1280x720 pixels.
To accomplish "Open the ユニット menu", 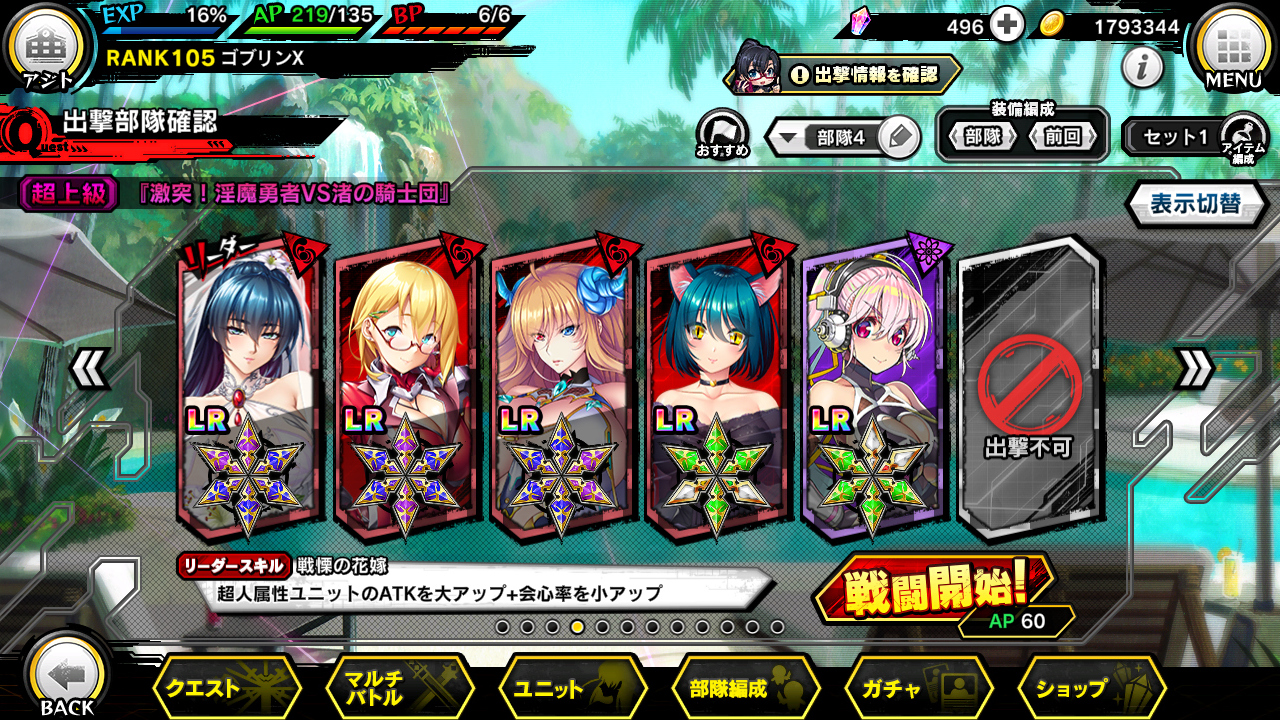I will [x=571, y=688].
